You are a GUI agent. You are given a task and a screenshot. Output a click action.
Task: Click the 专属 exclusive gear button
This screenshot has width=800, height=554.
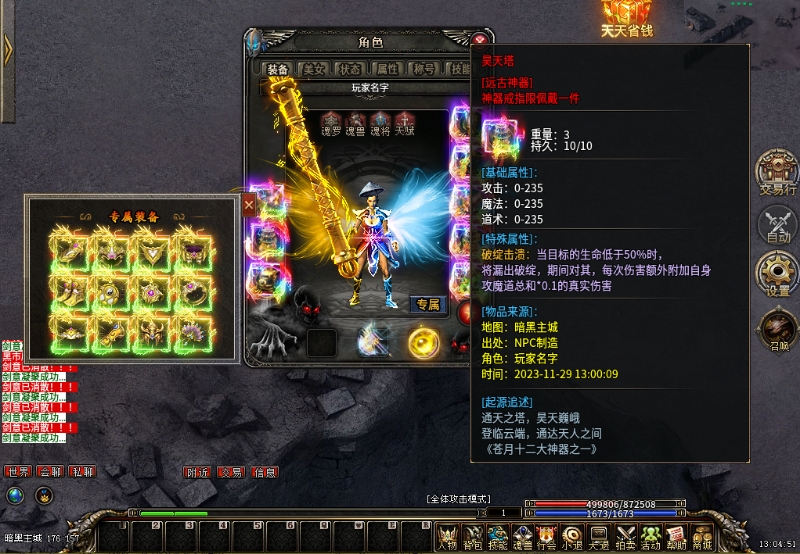(x=428, y=304)
